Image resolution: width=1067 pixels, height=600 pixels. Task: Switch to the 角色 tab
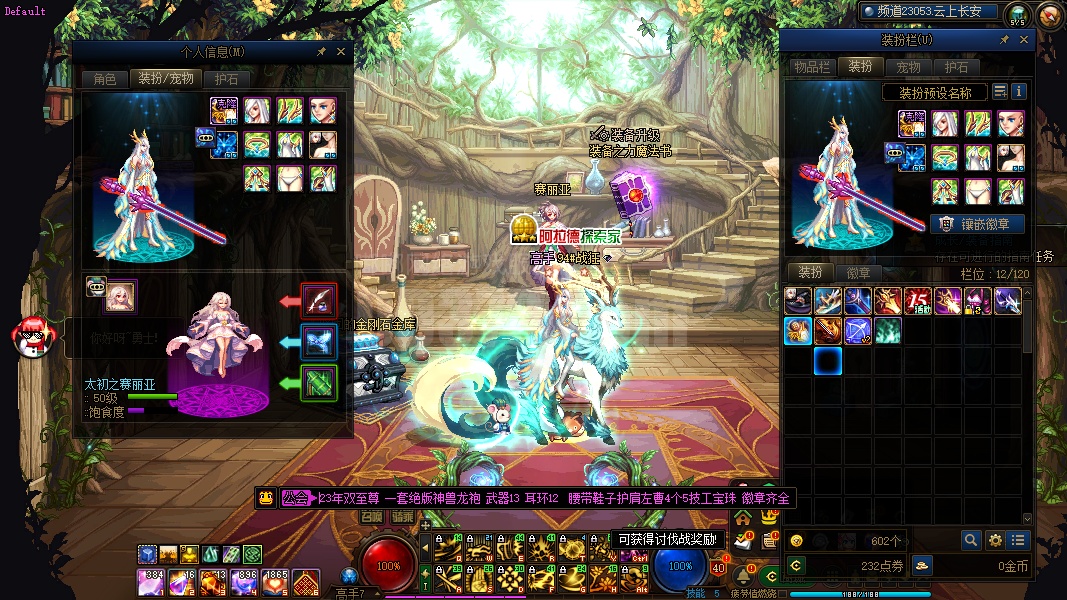point(105,78)
